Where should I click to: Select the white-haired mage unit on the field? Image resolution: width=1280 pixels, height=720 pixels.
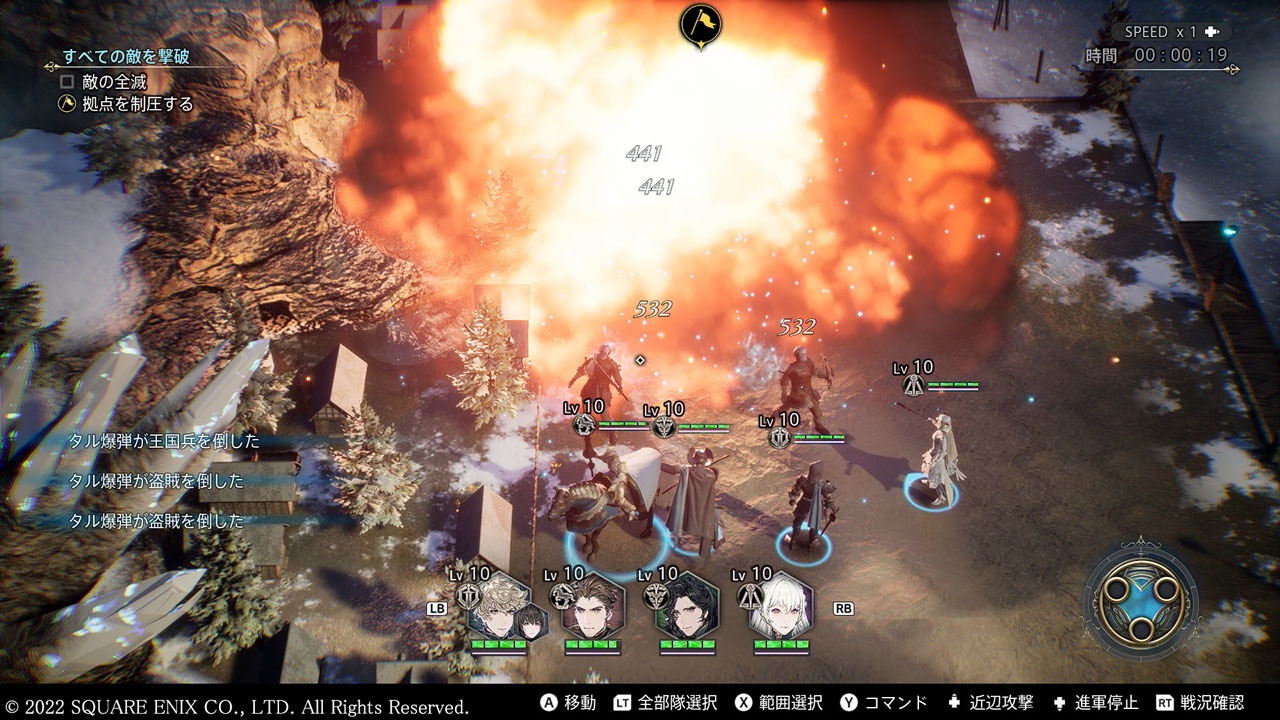click(937, 458)
